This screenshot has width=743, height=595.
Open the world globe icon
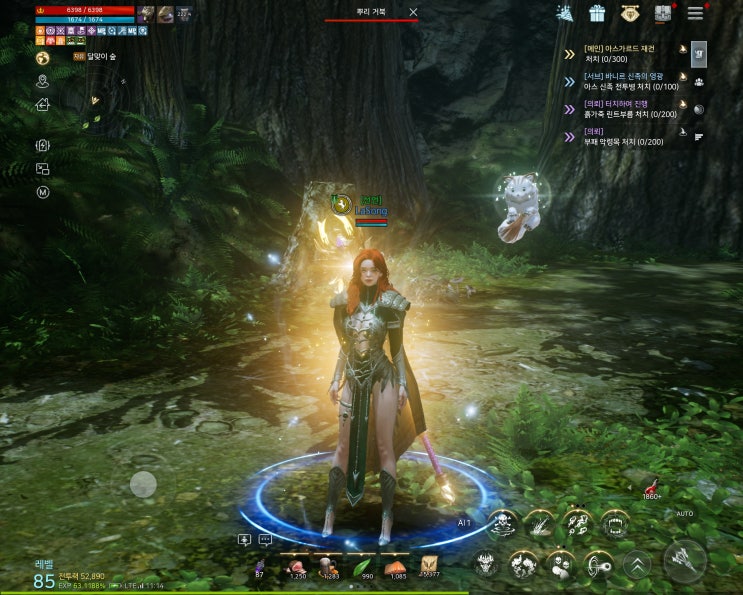(x=43, y=58)
